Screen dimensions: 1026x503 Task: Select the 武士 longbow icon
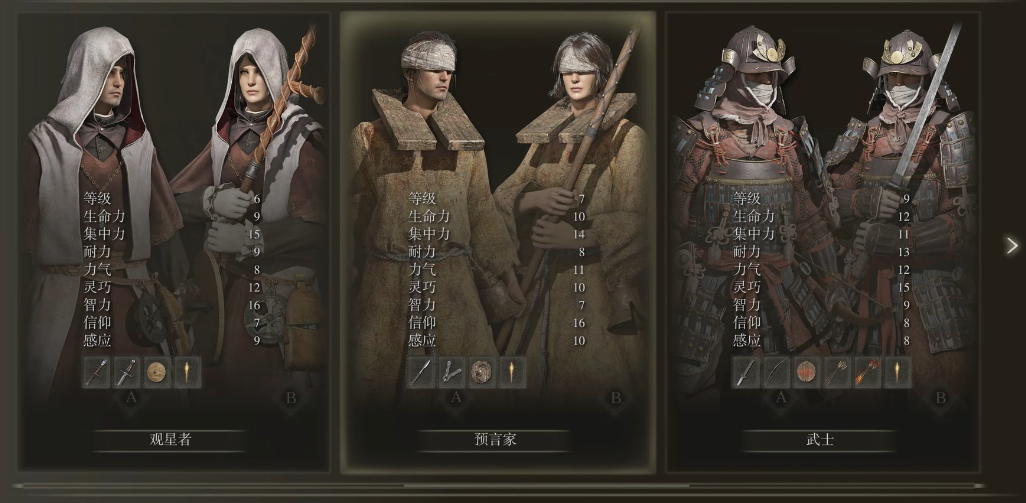775,373
